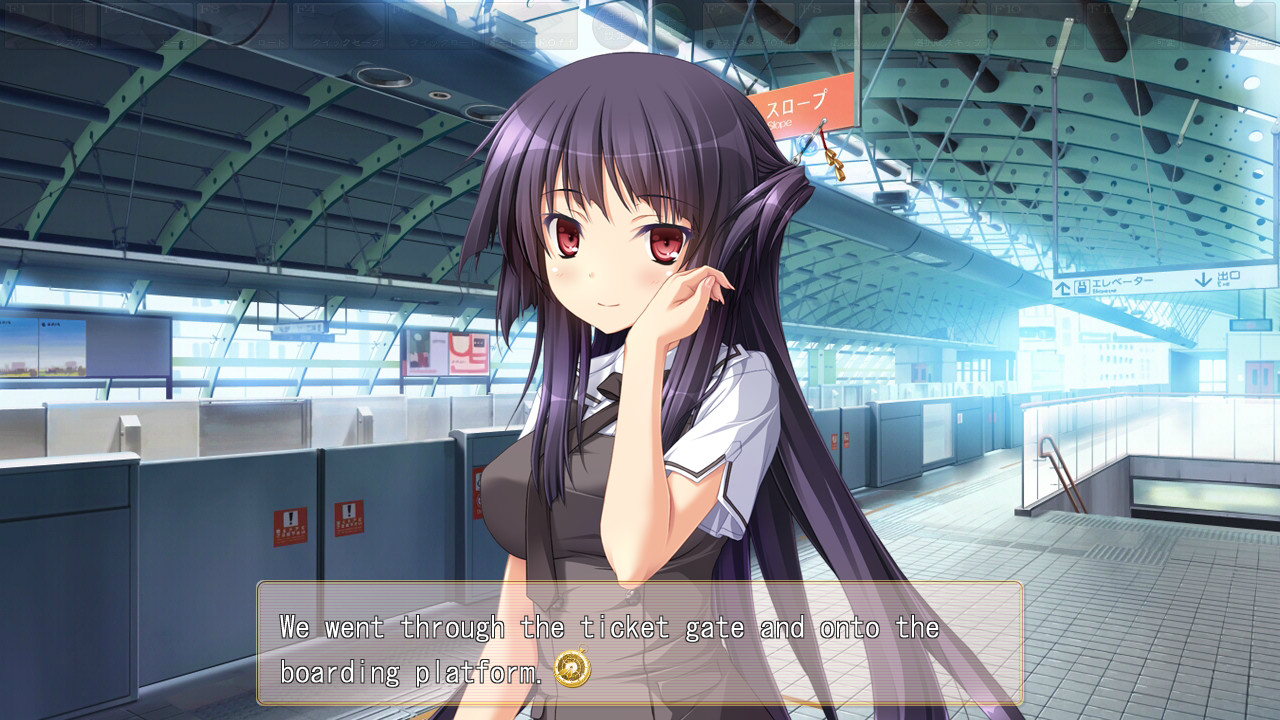The image size is (1280, 720).
Task: Open the F2 Save screen
Action: tap(147, 25)
